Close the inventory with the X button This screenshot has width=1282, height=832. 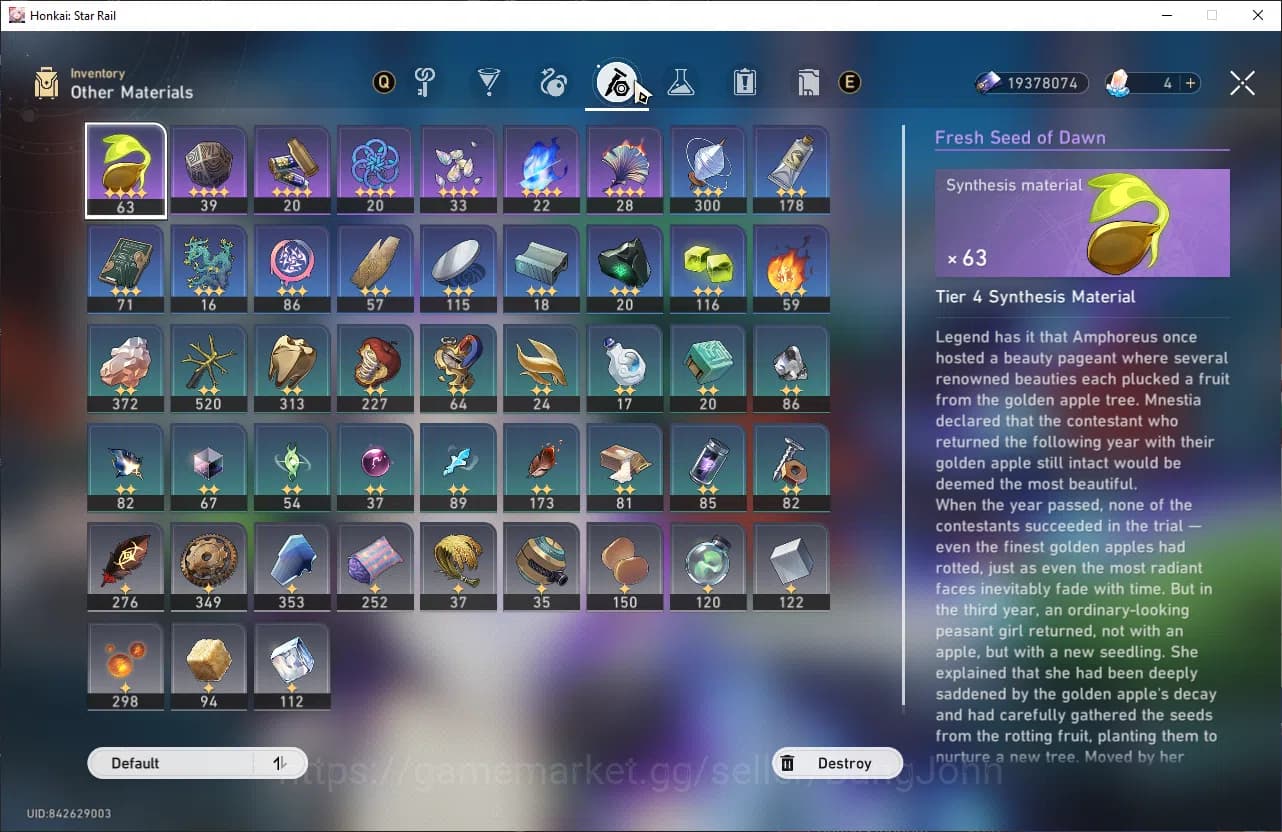click(x=1242, y=83)
